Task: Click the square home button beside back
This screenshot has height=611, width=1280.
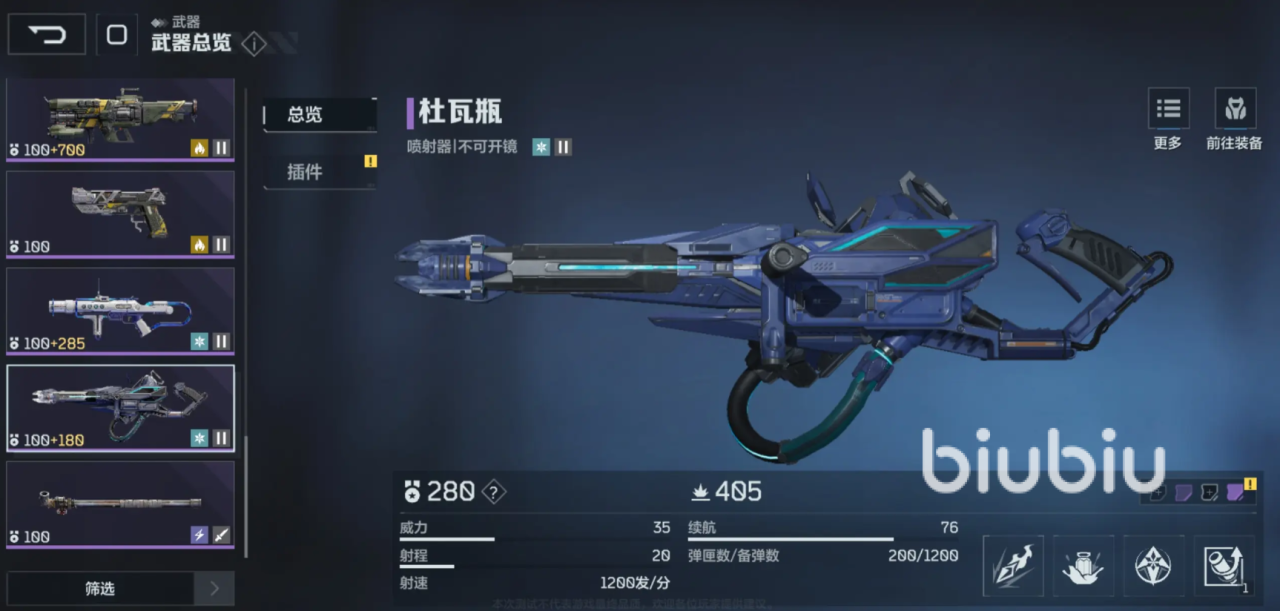Action: (117, 35)
